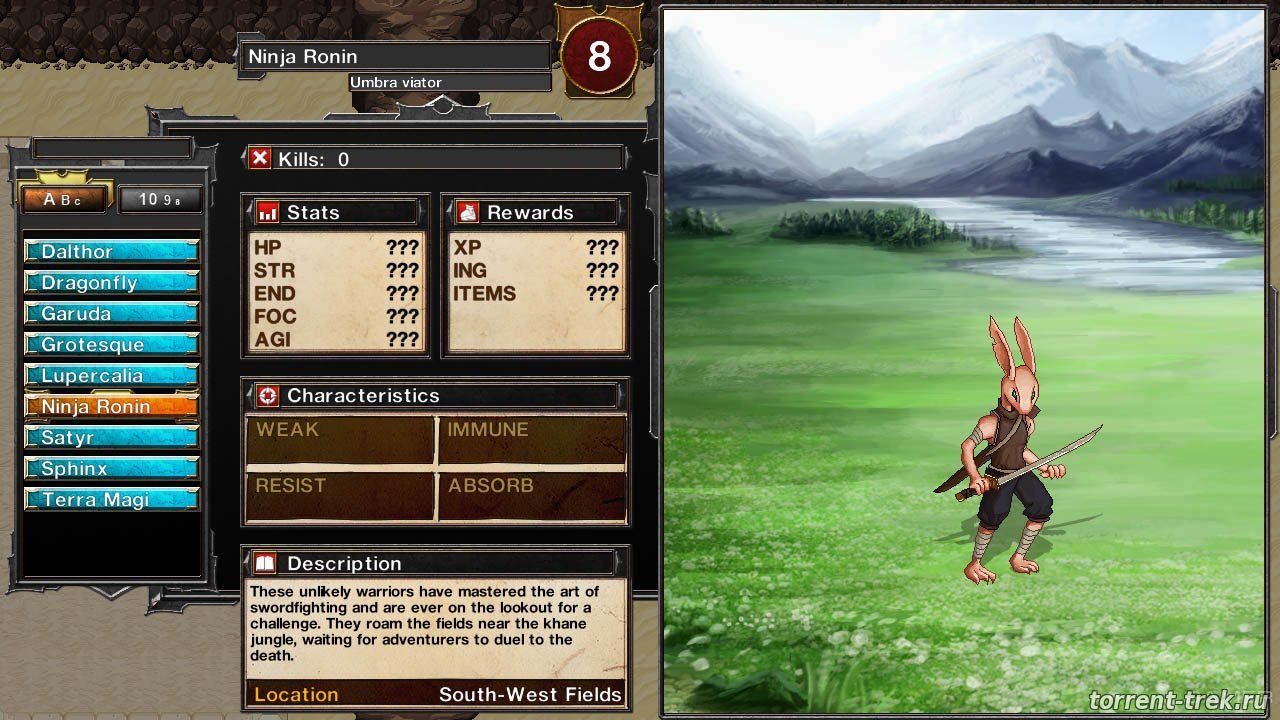The width and height of the screenshot is (1280, 720).
Task: View the Satyr entry
Action: 111,438
